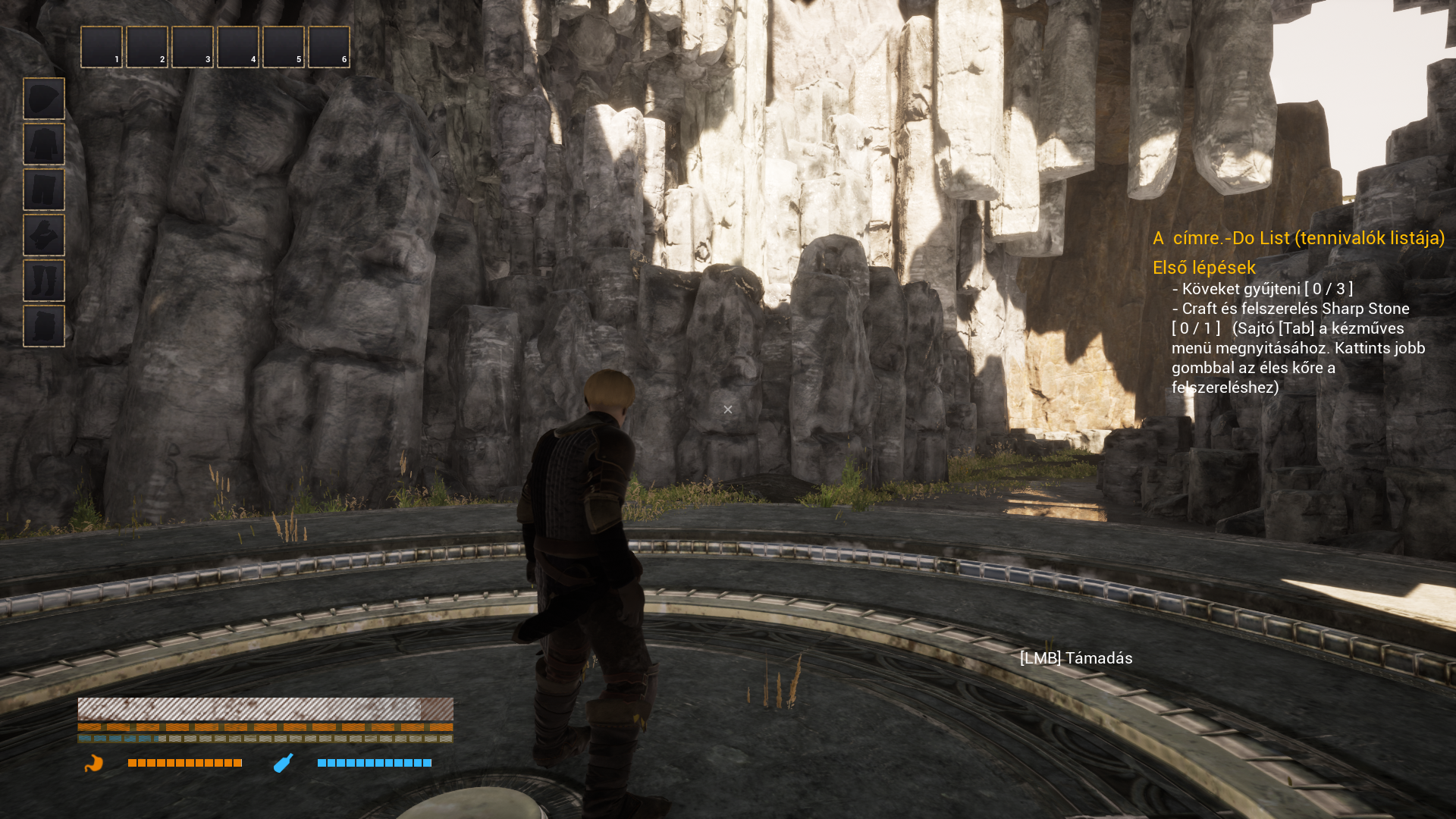Screen dimensions: 1456x819
Task: Click the 'Köveket gyűjteni' objective entry
Action: (1263, 289)
